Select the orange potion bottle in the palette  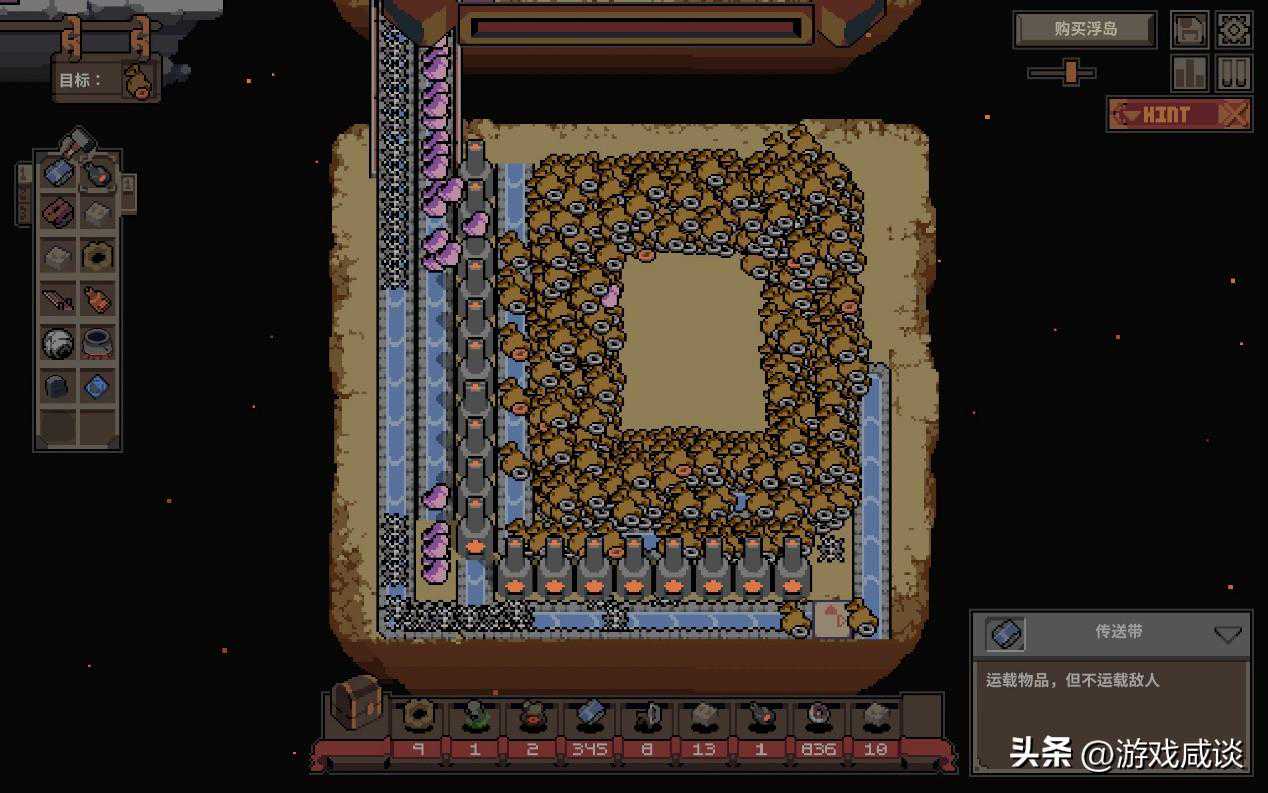[97, 299]
